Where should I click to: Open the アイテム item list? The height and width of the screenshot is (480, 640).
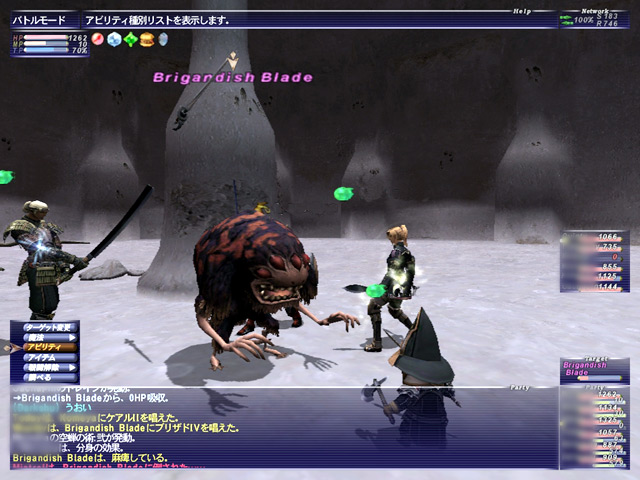[45, 358]
